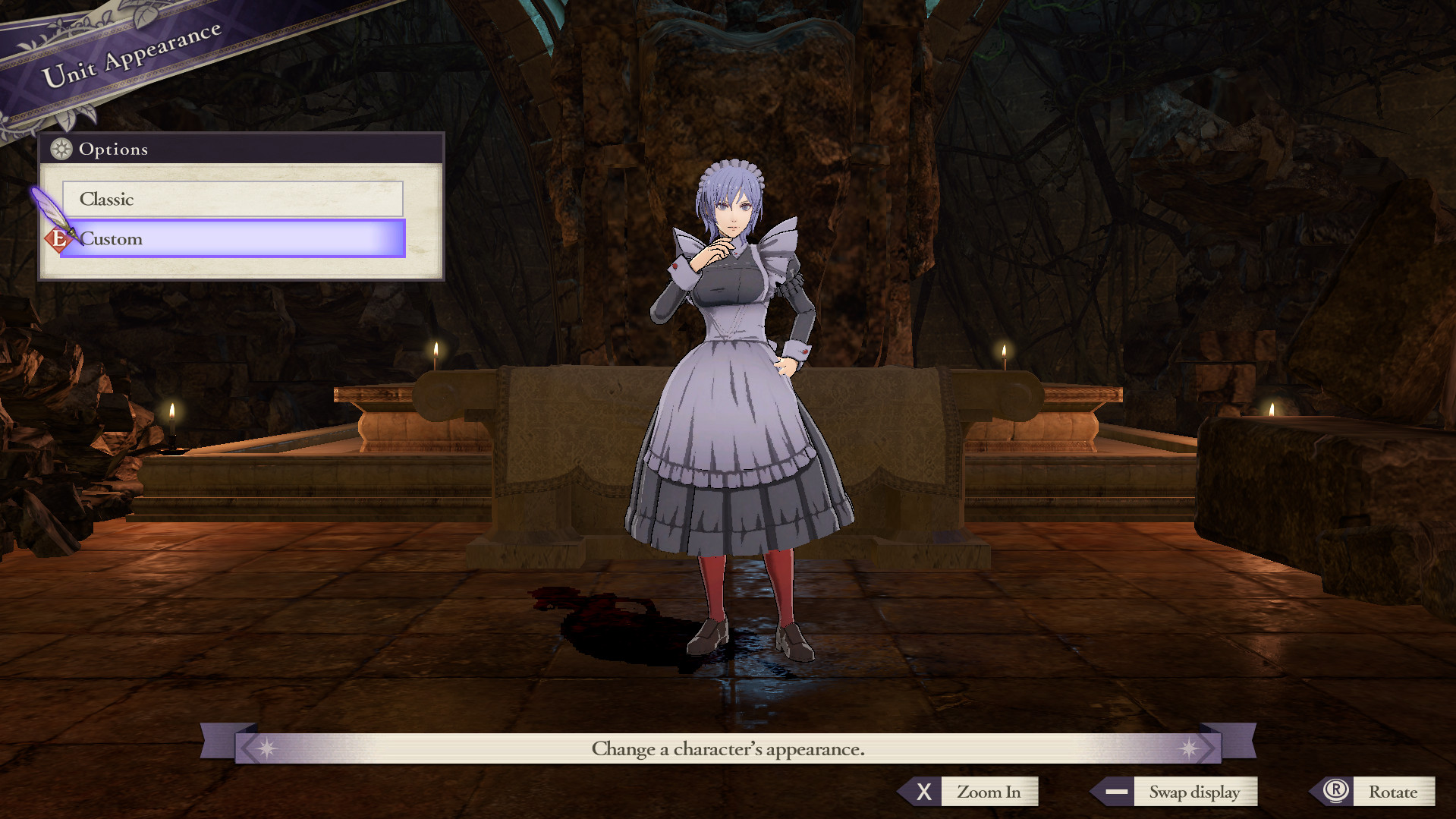Click the Rotate label
Screen dimensions: 1456x819
coord(1395,792)
